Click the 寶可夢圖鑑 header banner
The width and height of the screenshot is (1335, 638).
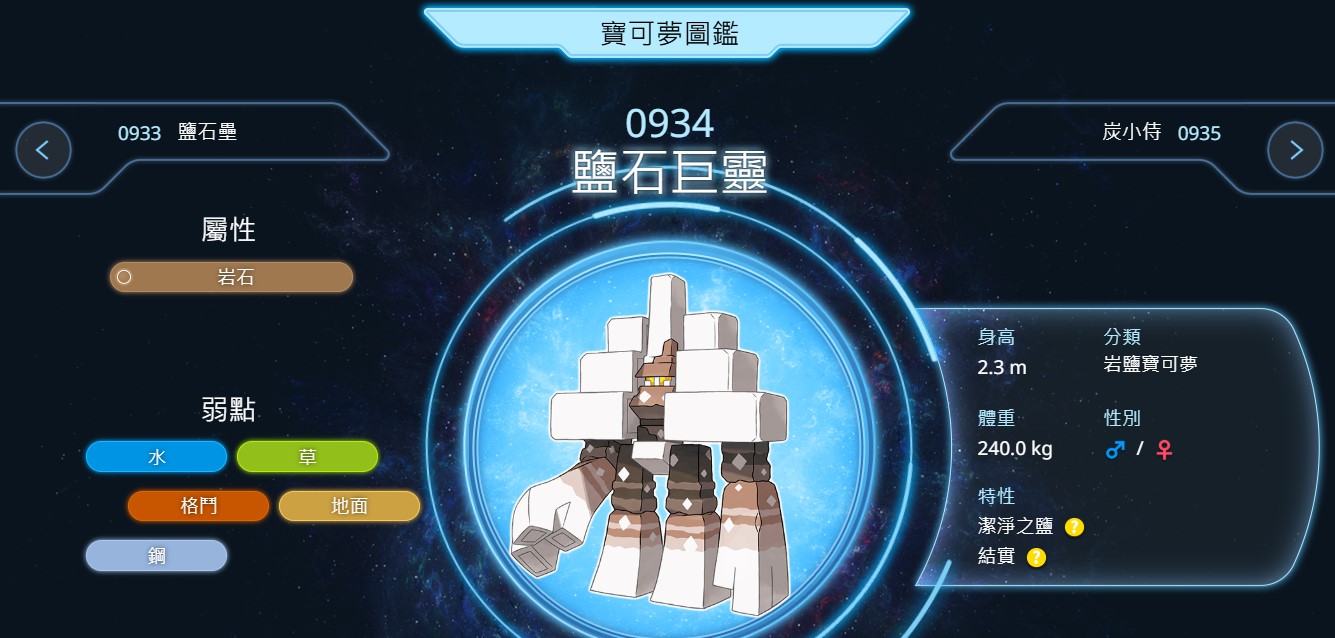667,33
